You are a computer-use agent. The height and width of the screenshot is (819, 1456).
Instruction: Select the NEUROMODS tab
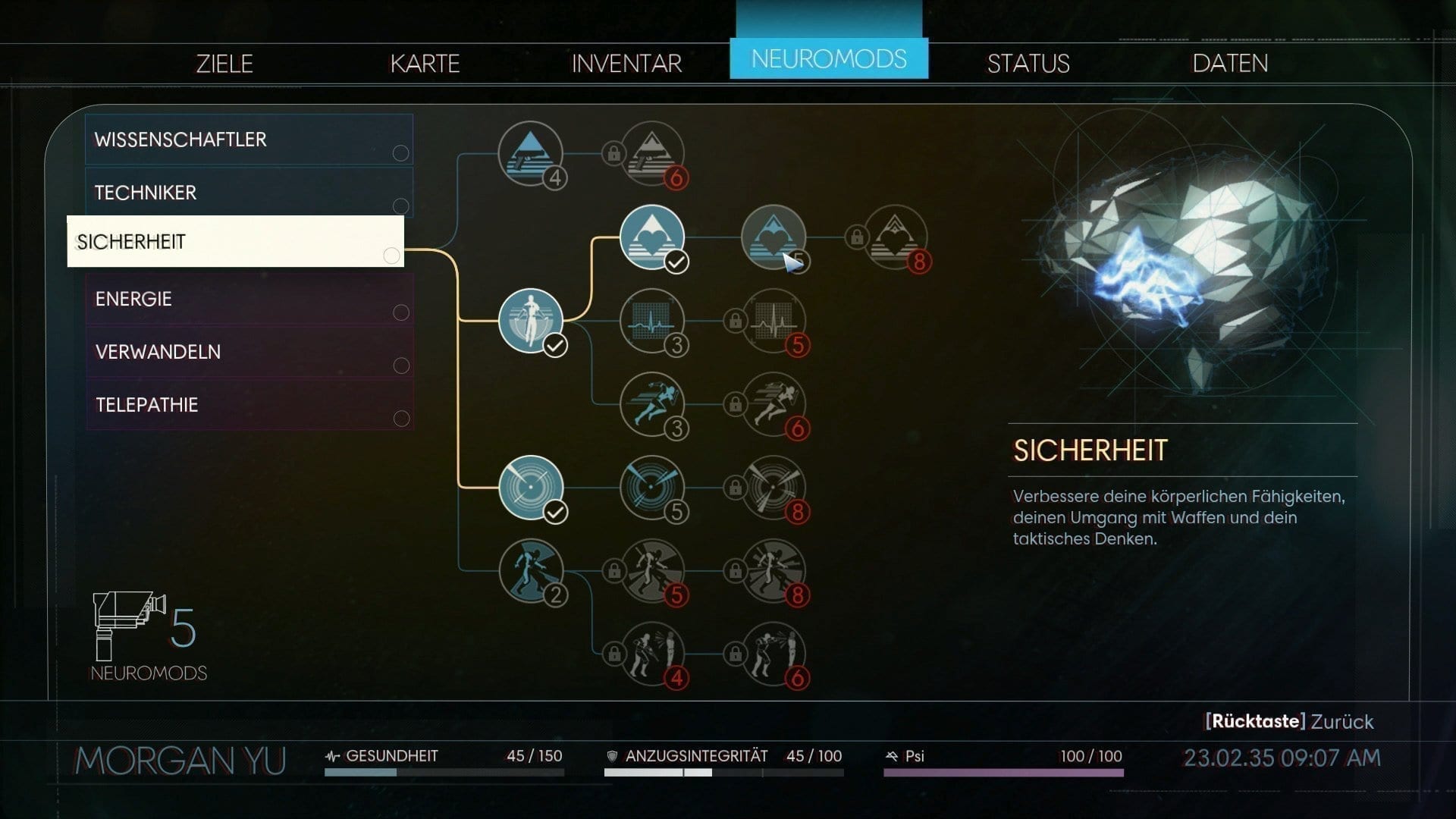828,58
